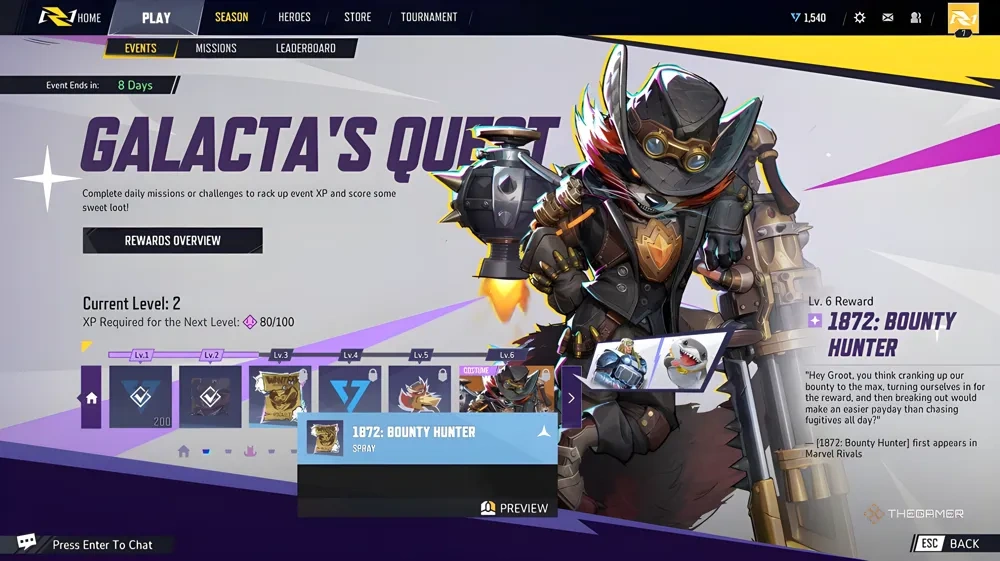Open the friends list icon
This screenshot has height=561, width=1000.
[x=915, y=18]
